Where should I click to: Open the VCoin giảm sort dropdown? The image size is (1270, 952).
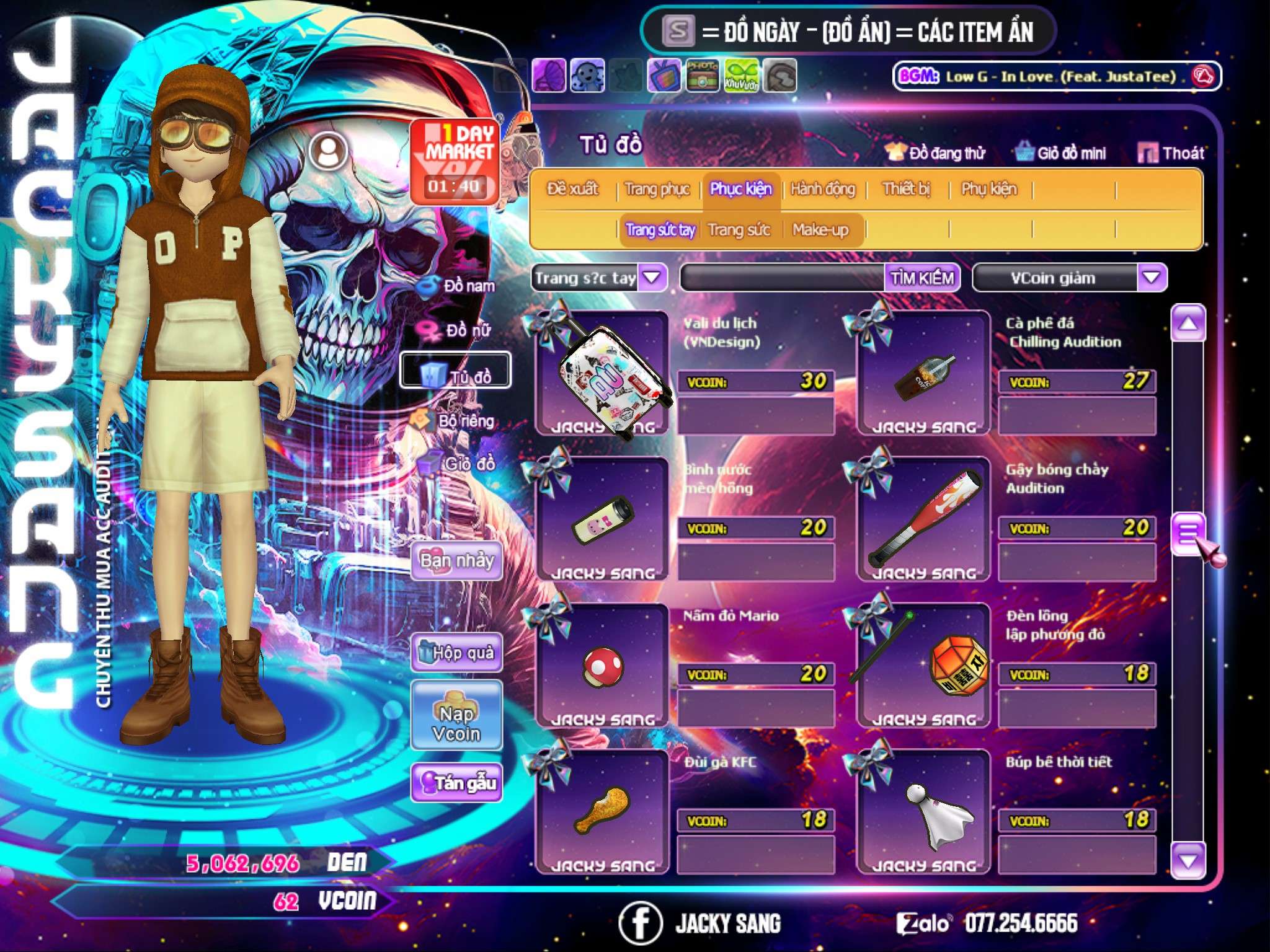click(x=1151, y=278)
